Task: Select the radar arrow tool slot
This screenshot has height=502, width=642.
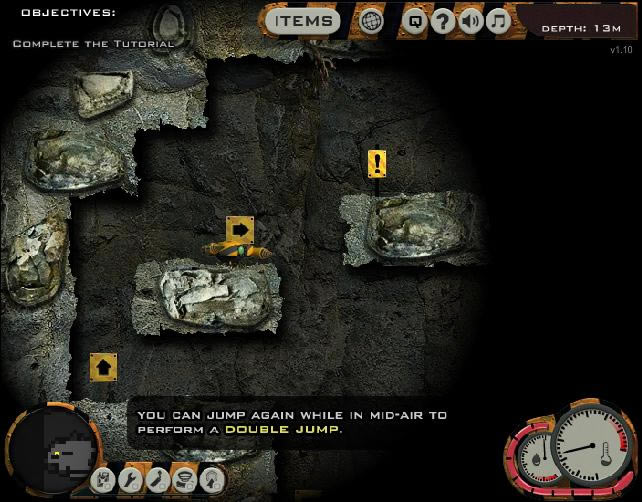Action: [210, 481]
